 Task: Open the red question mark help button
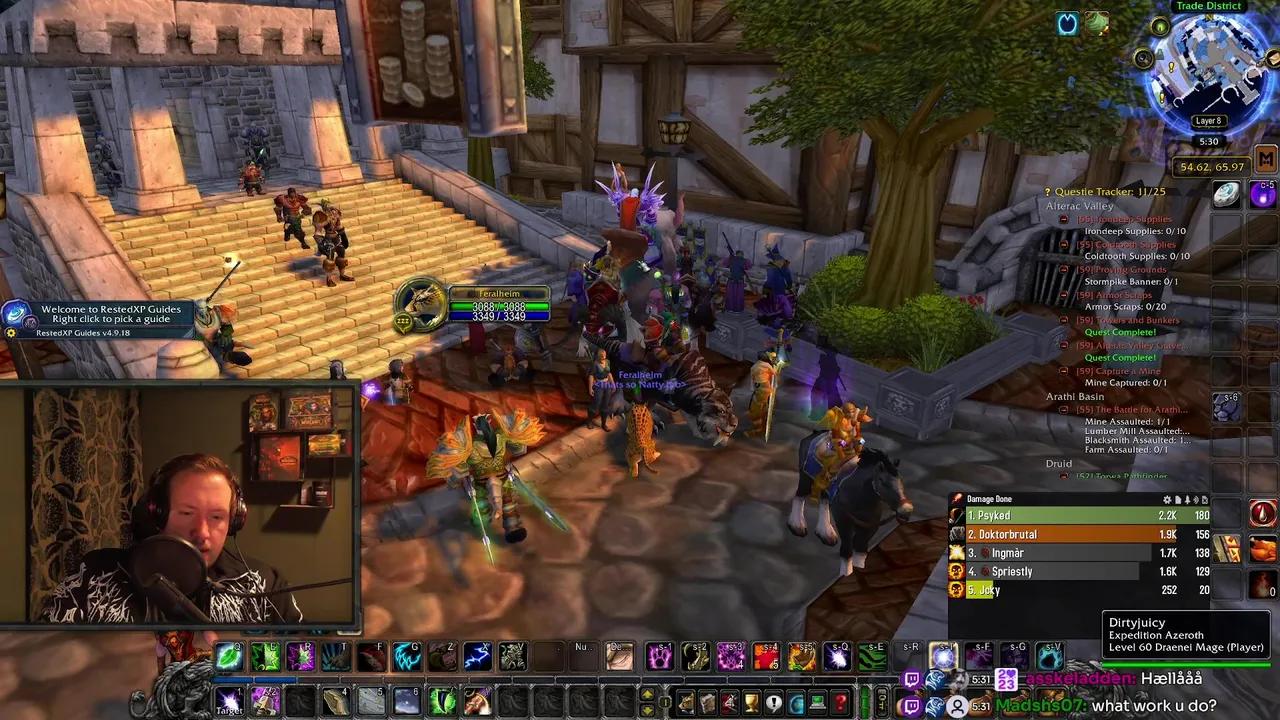tap(841, 702)
